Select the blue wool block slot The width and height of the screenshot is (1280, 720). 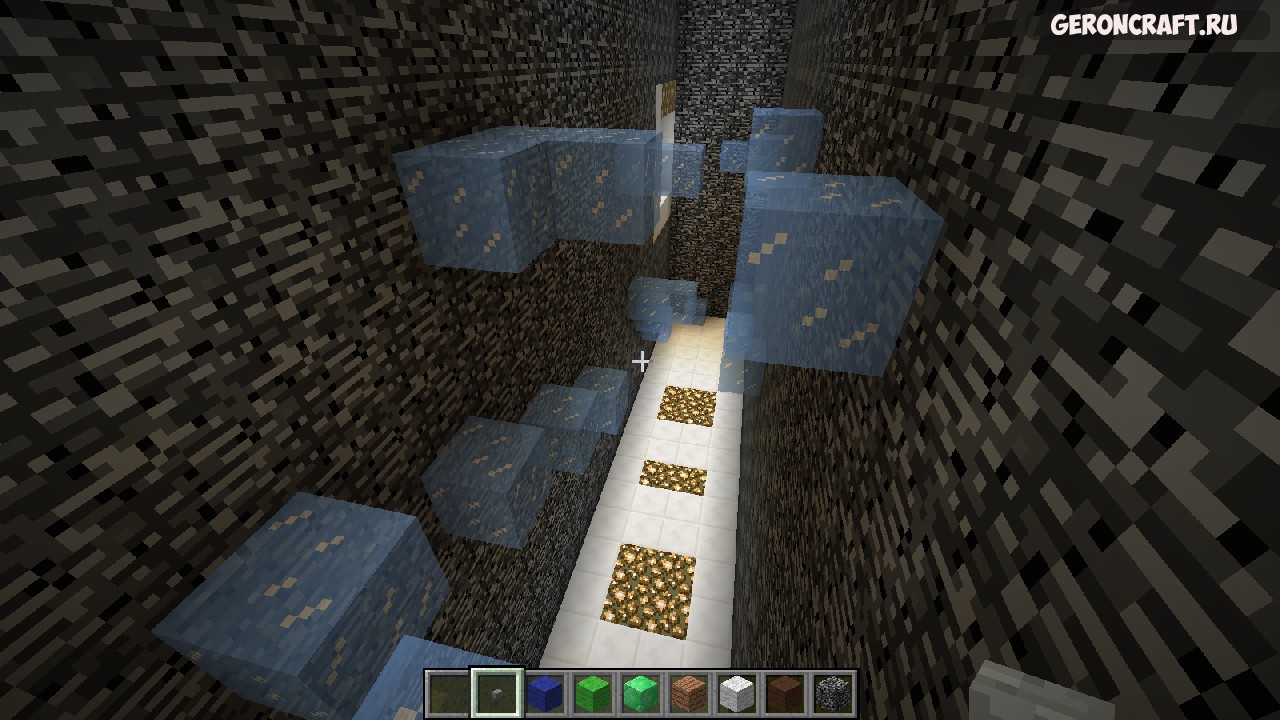[x=544, y=693]
